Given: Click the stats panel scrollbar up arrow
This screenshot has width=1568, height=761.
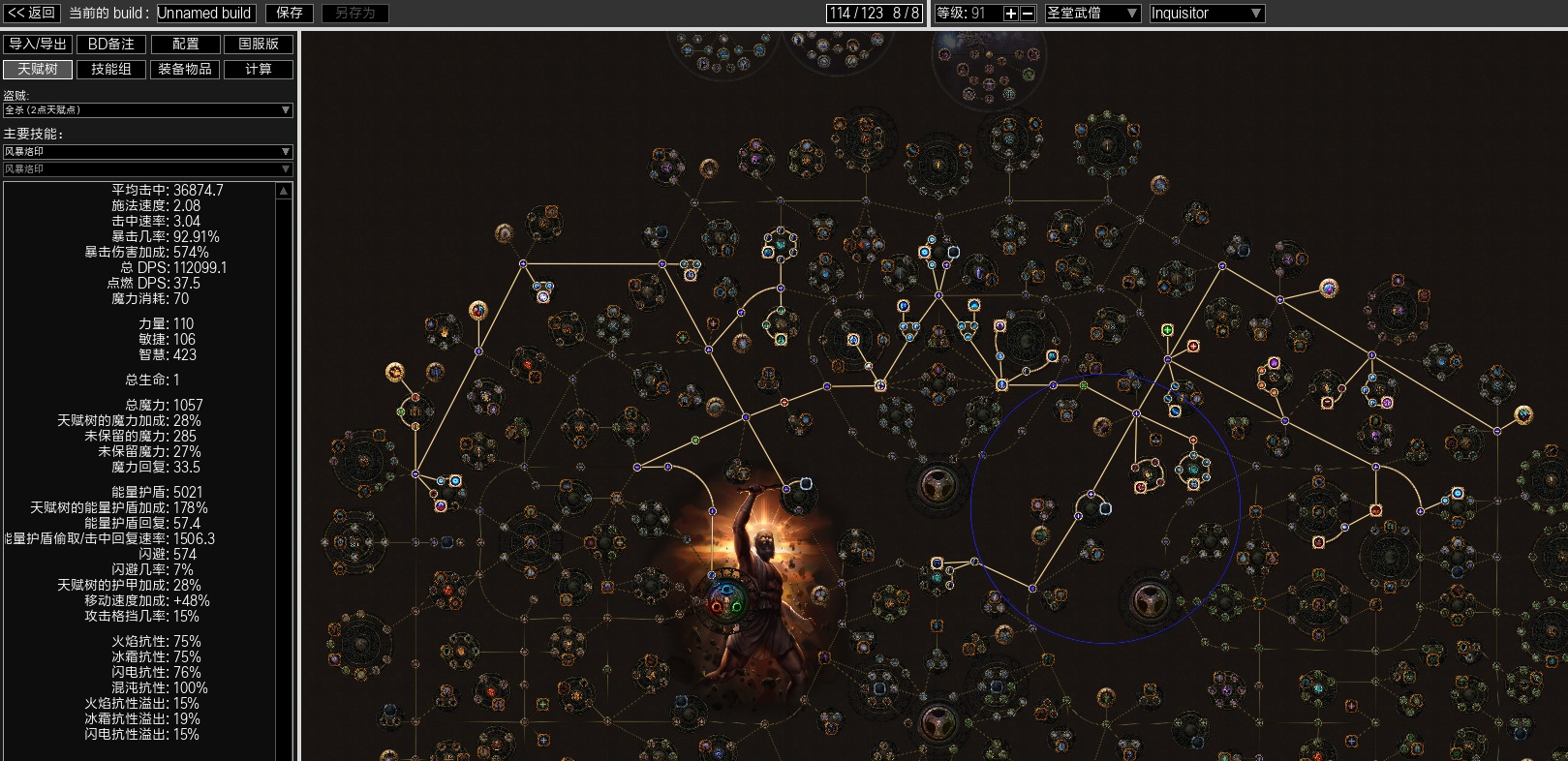Looking at the screenshot, I should point(284,192).
